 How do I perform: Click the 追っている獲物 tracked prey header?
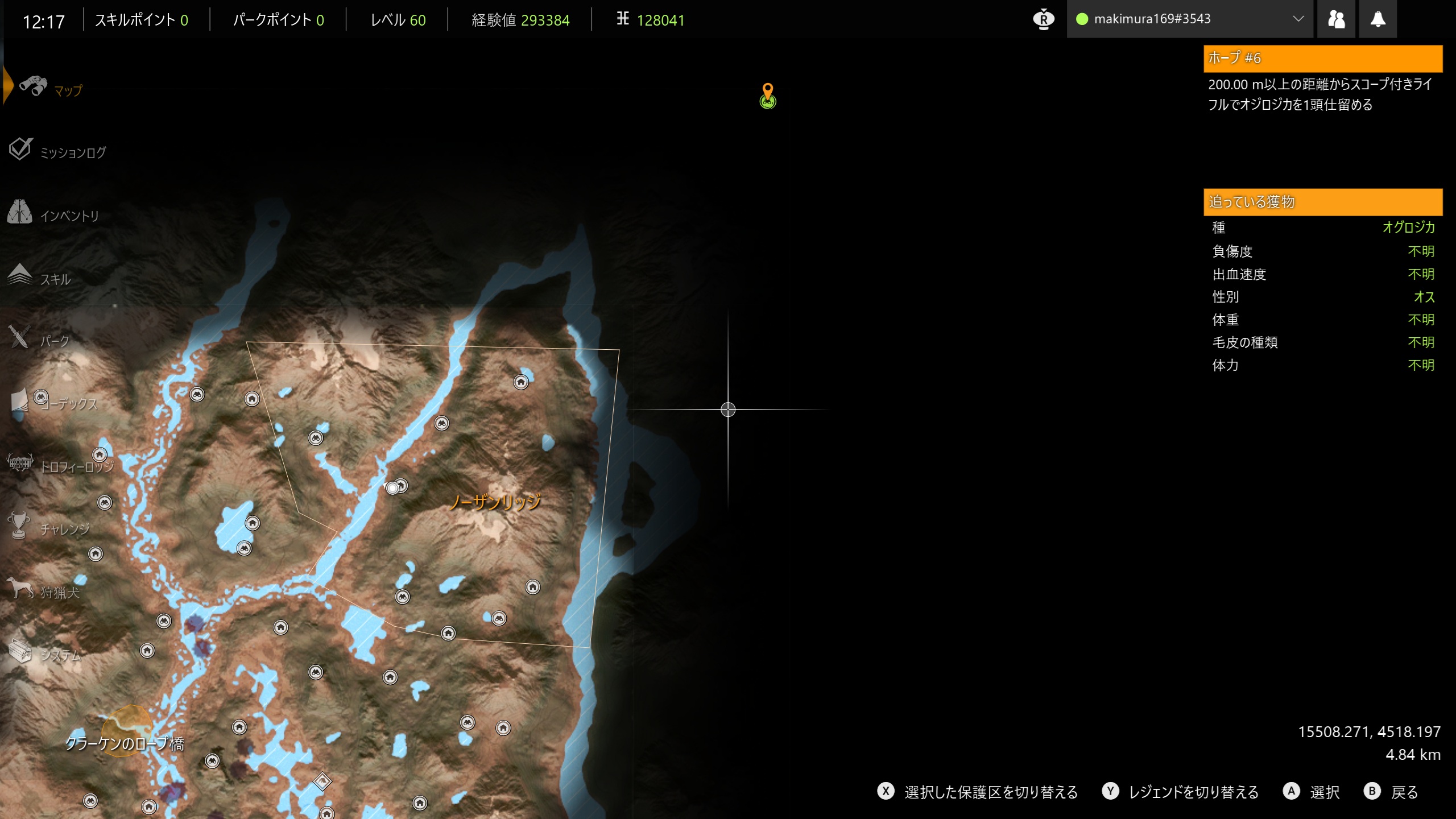click(1322, 202)
